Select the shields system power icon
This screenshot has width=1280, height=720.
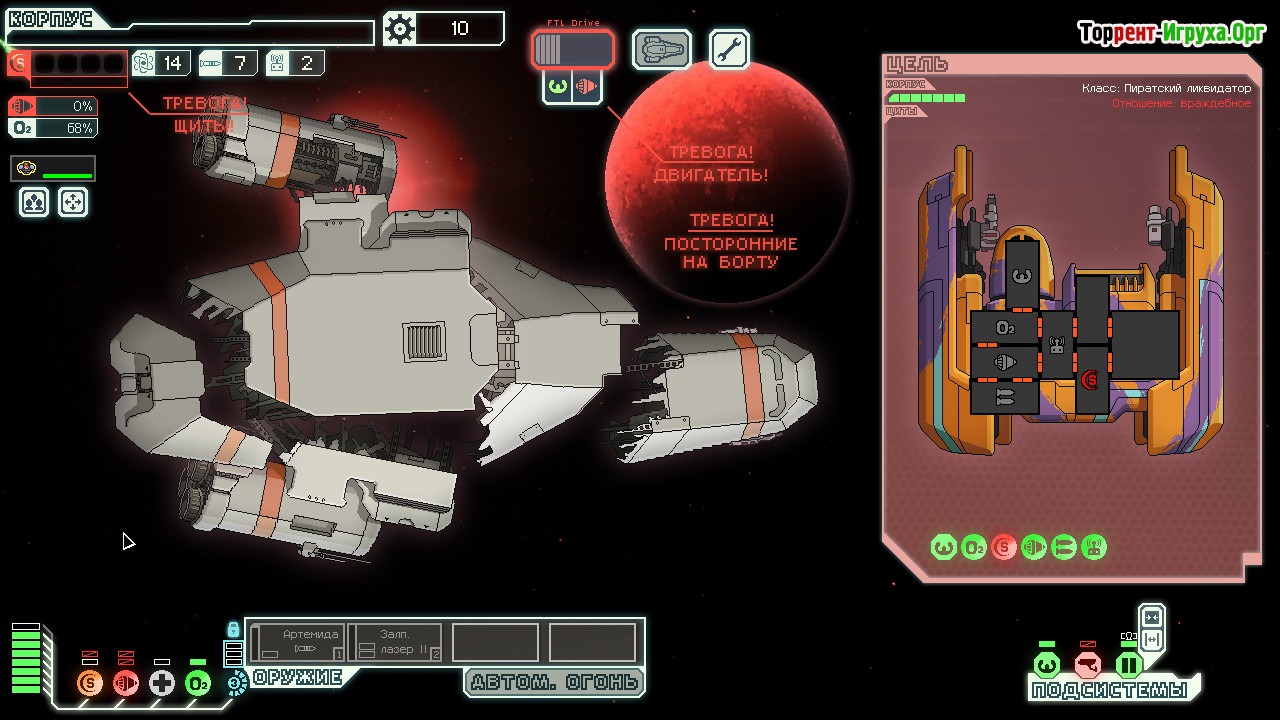[90, 683]
